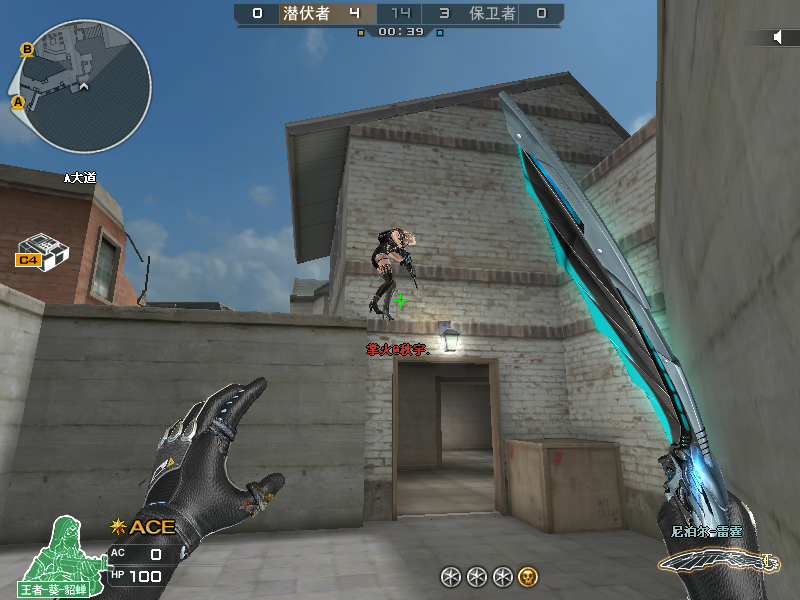This screenshot has height=600, width=800.
Task: Select the B site marker on minimap
Action: tap(27, 49)
